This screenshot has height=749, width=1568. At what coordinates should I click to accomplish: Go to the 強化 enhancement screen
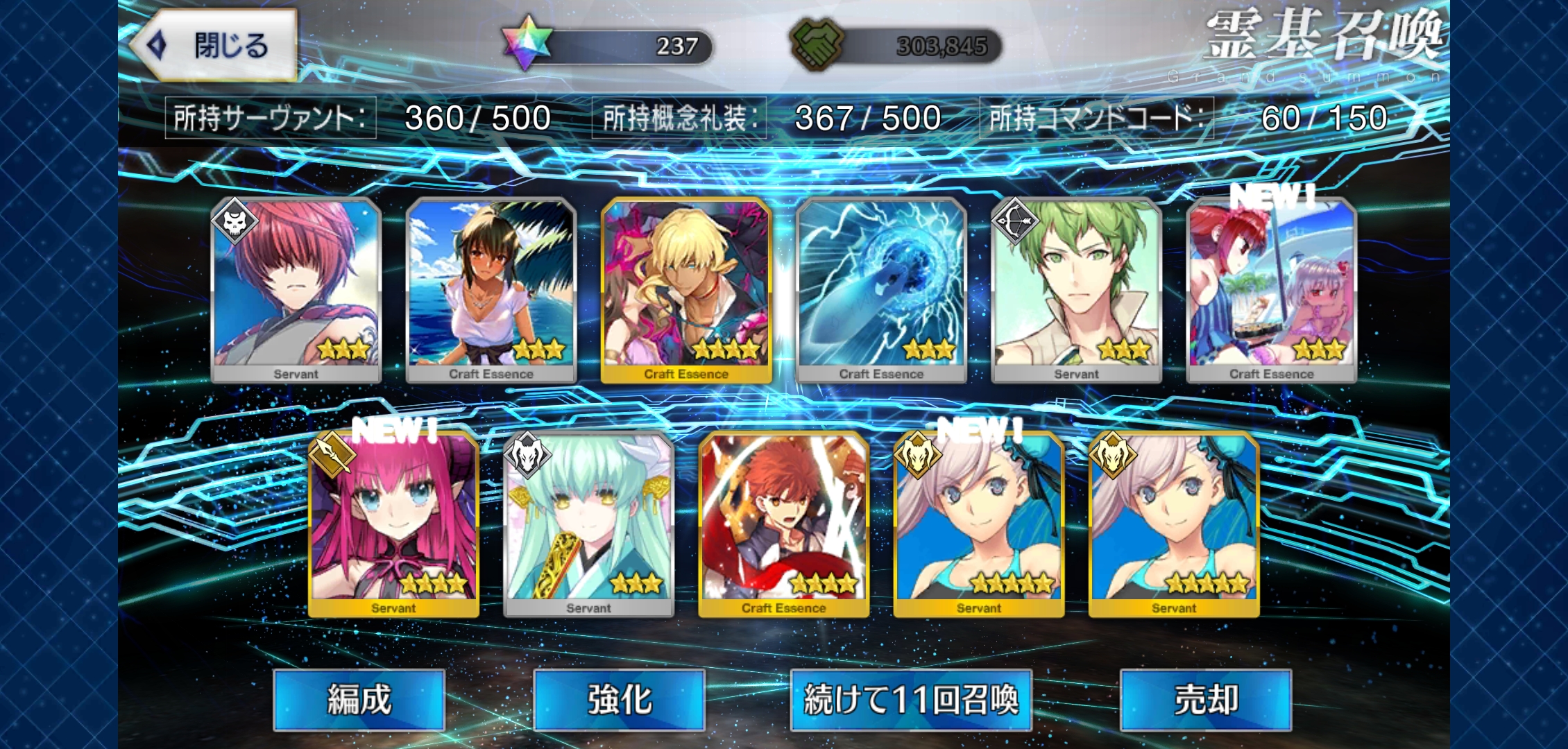619,700
